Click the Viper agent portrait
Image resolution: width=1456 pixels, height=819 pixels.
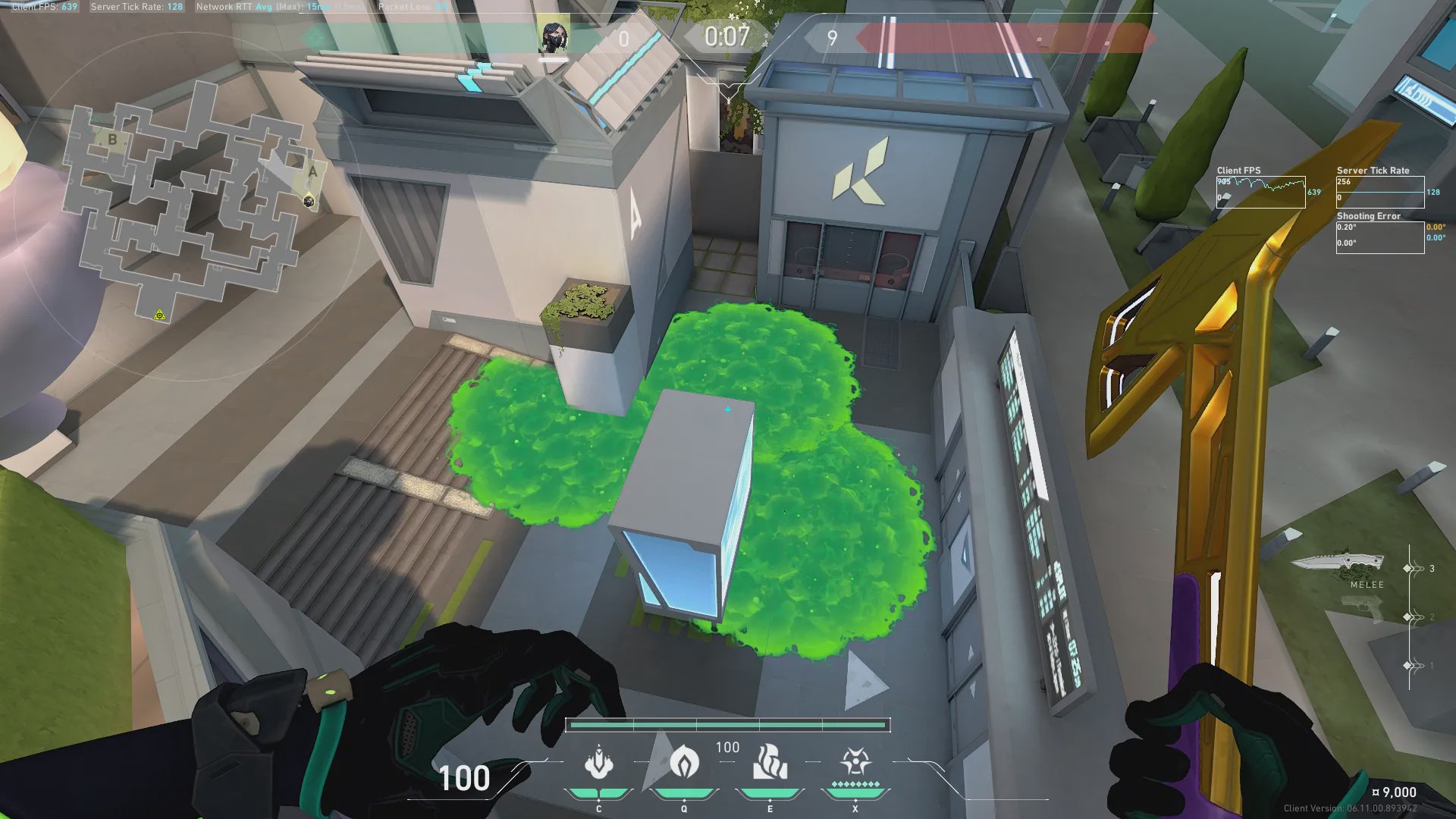554,37
